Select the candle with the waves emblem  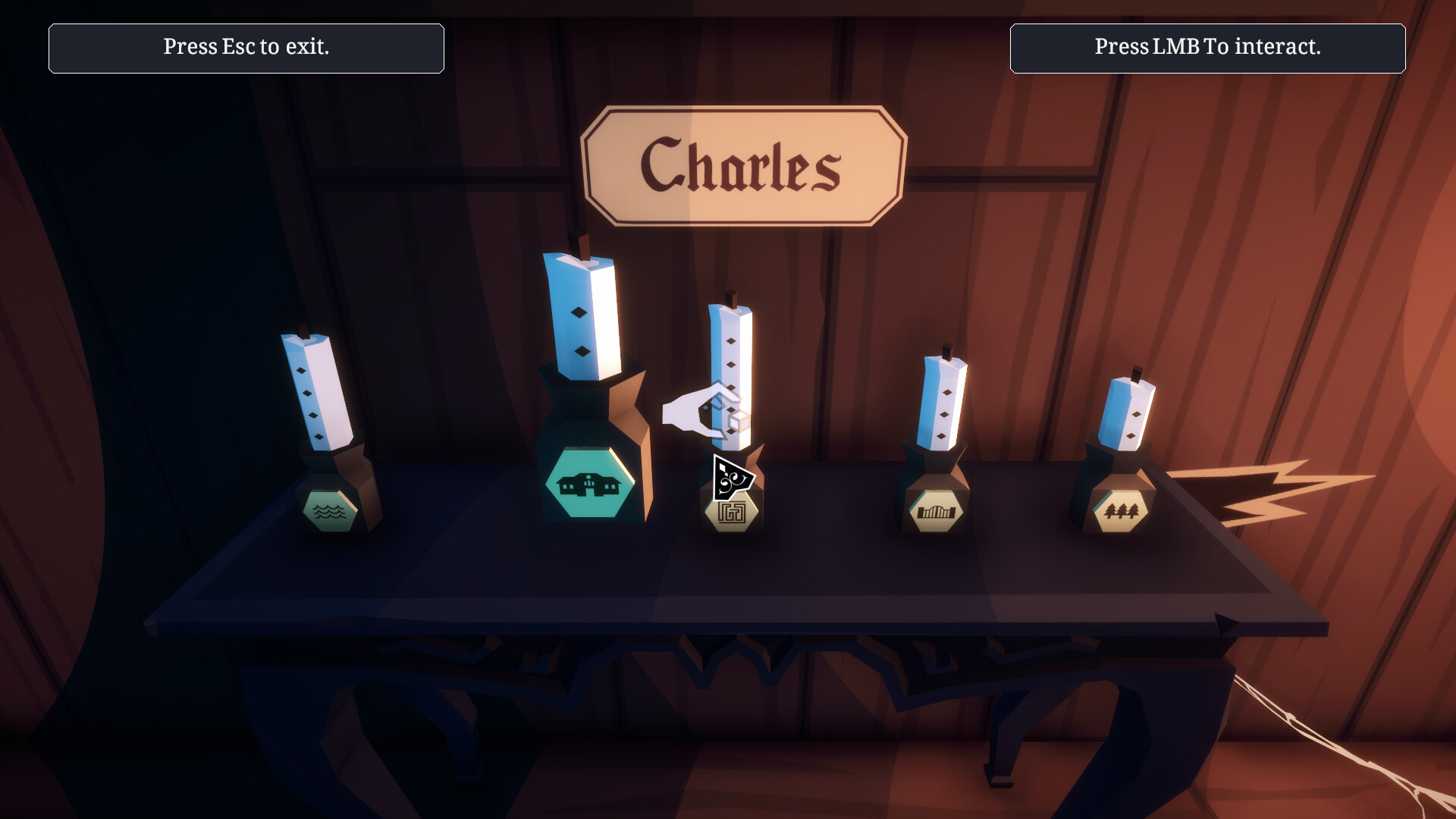point(318,394)
